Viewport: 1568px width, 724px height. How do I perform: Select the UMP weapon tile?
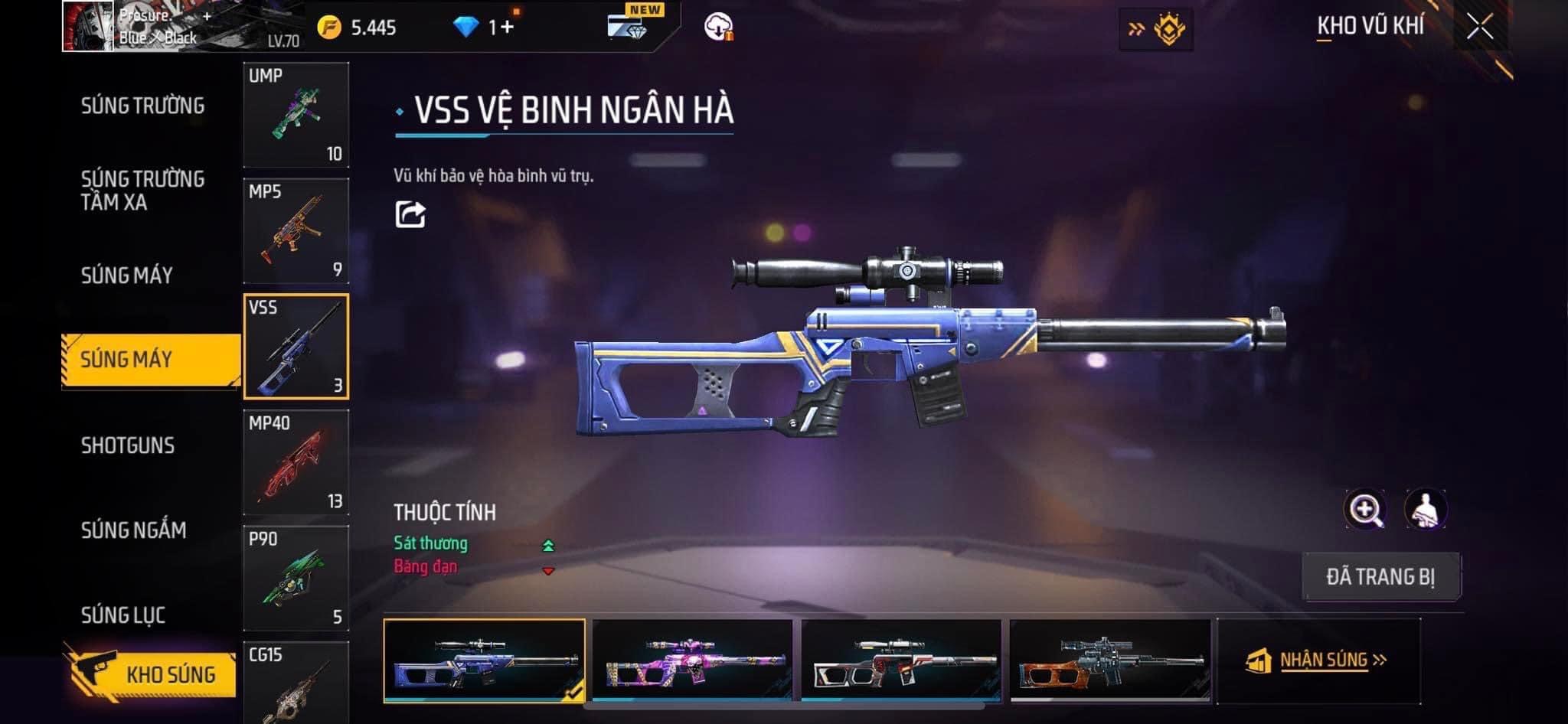(x=296, y=115)
